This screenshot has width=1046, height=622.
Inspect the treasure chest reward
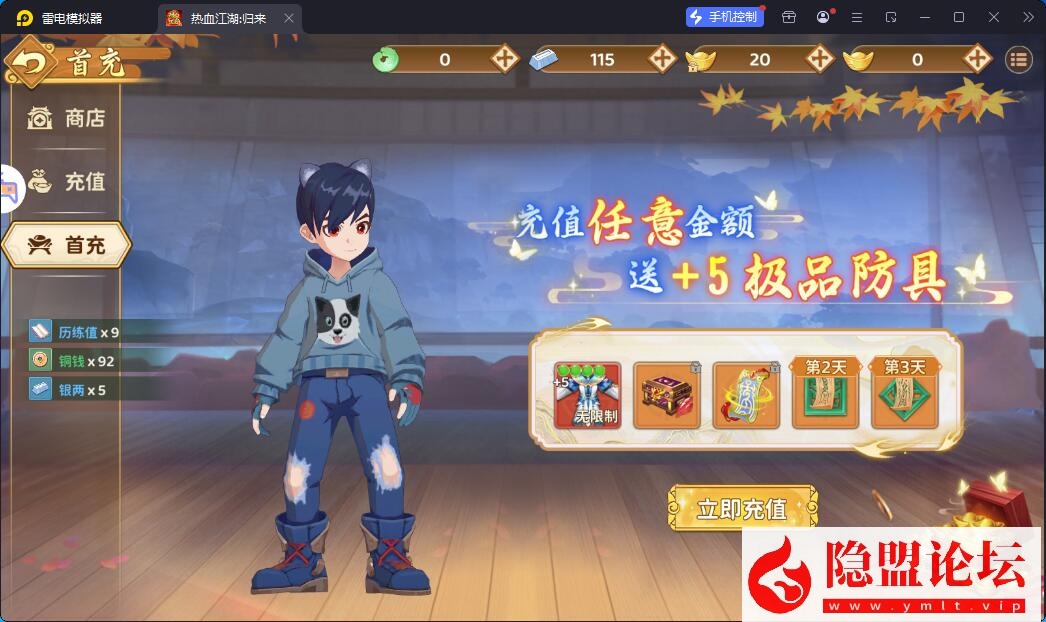point(667,395)
